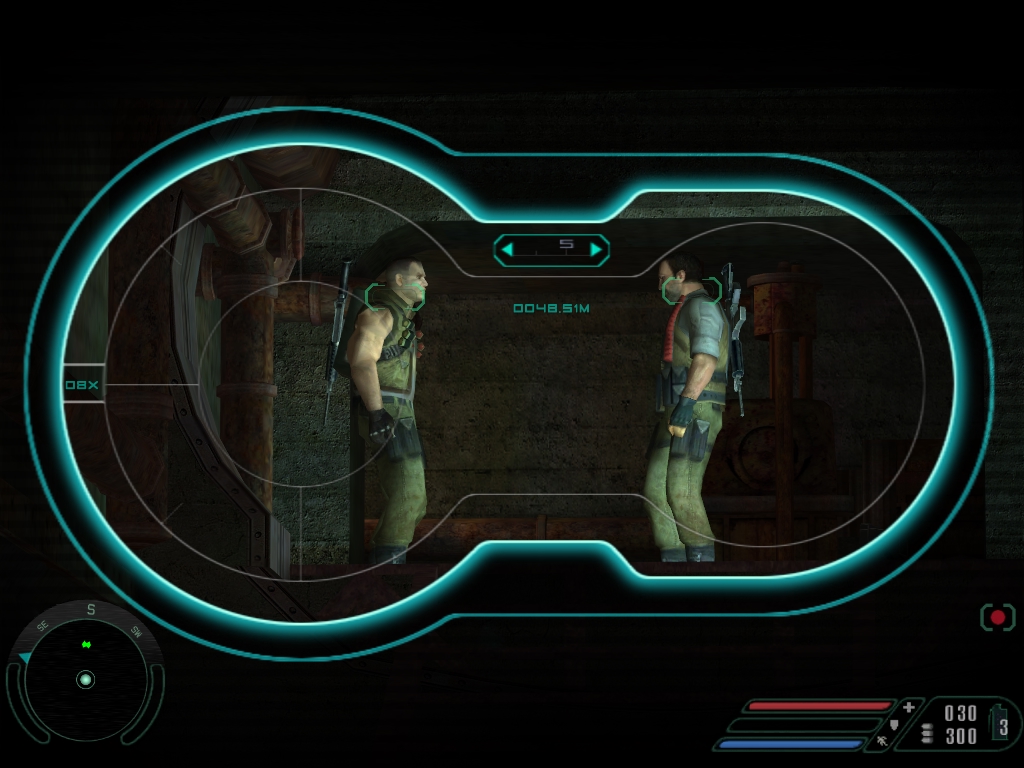Select the 08X zoom level indicator
Image resolution: width=1024 pixels, height=768 pixels.
(x=82, y=384)
